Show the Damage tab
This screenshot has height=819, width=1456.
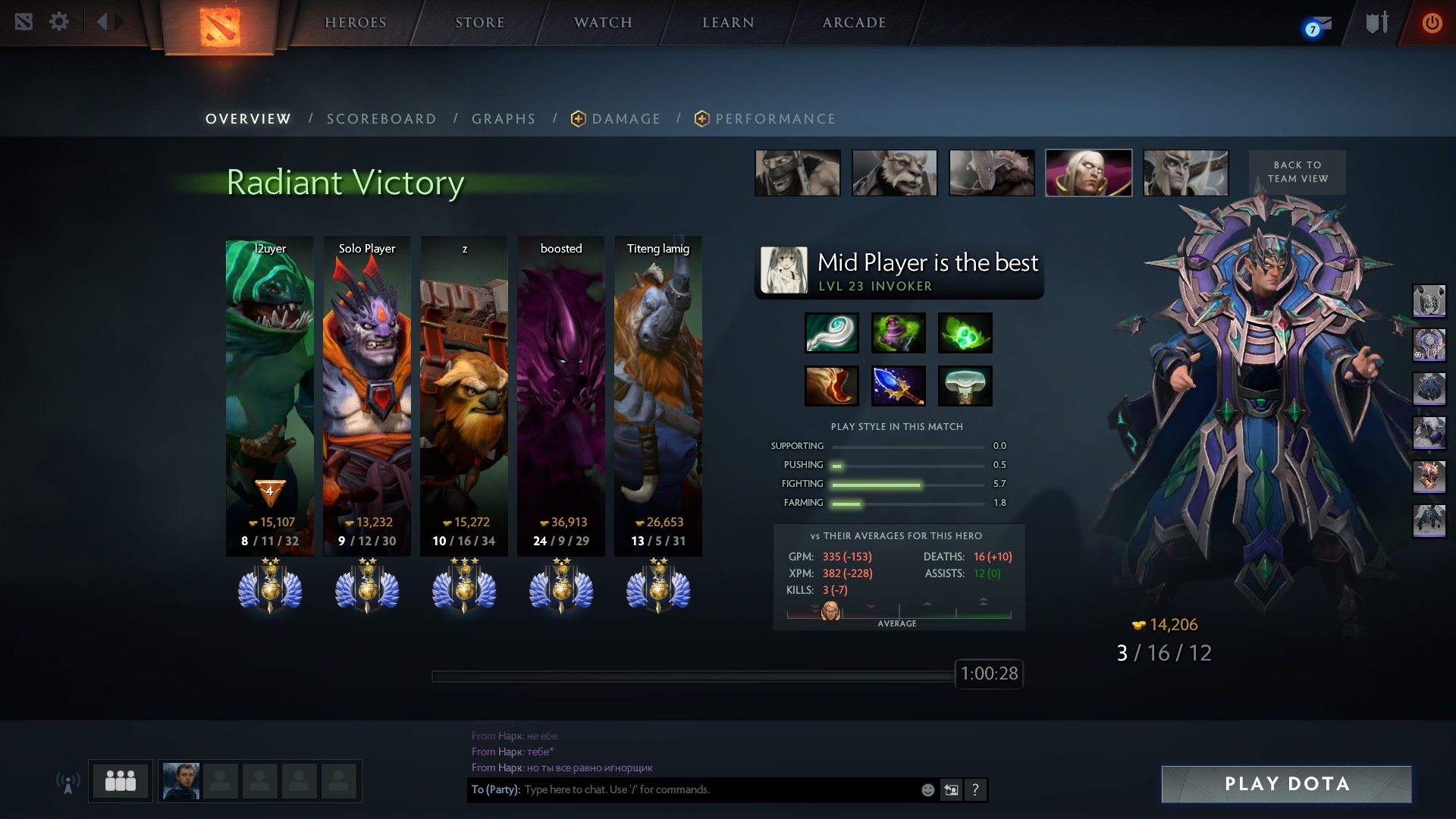click(x=626, y=119)
